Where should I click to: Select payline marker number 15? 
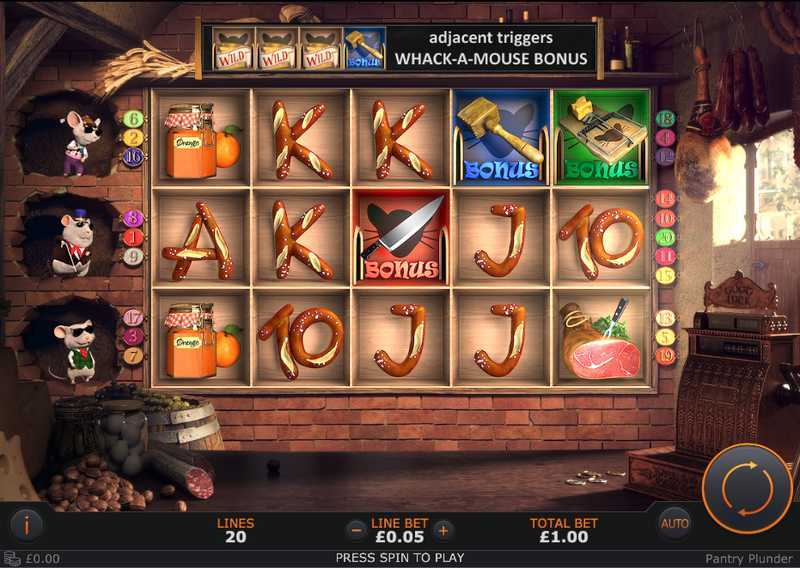point(666,275)
